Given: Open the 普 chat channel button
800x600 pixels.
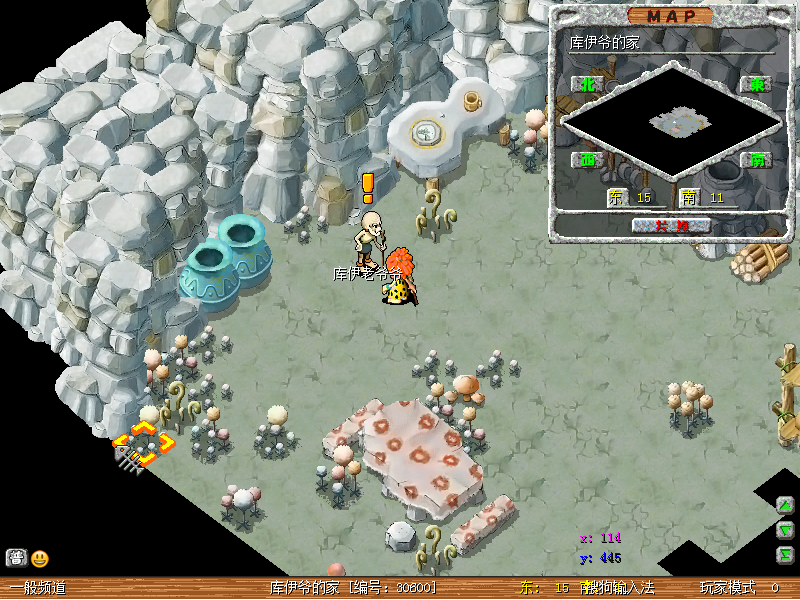Looking at the screenshot, I should [16, 558].
